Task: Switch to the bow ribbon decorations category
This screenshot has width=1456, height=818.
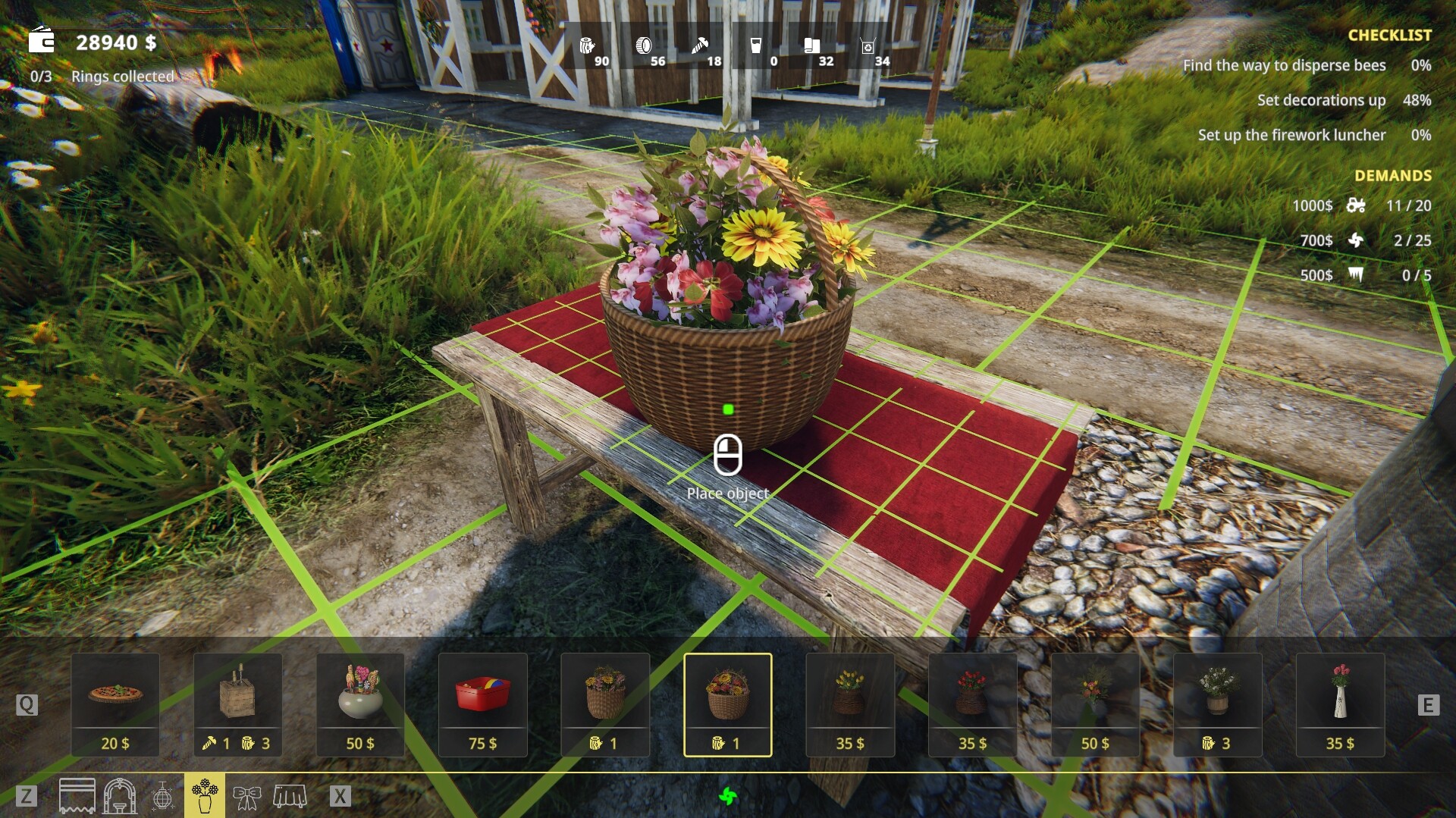Action: [246, 797]
